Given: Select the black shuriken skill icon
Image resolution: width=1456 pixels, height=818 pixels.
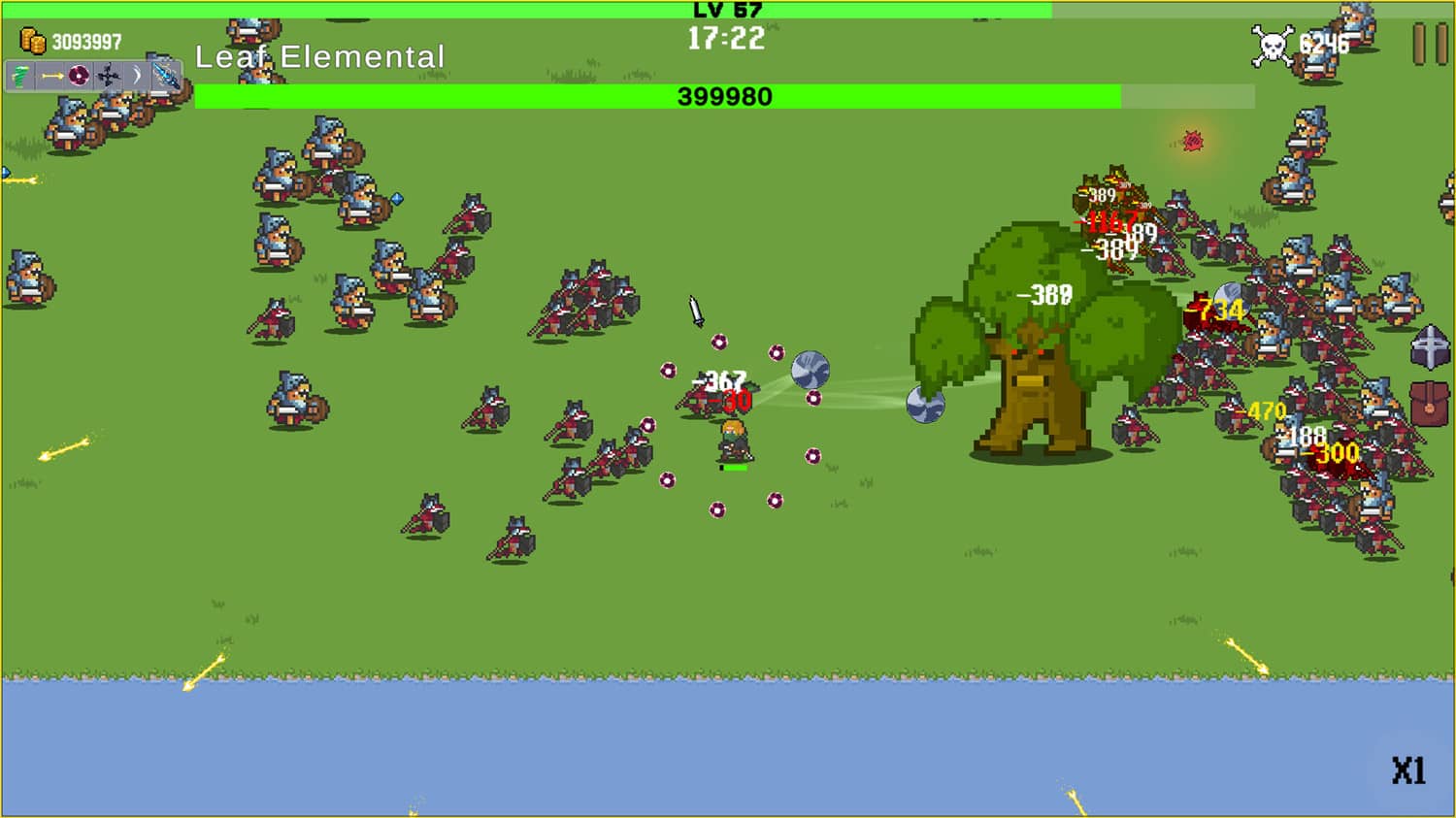Looking at the screenshot, I should (106, 76).
